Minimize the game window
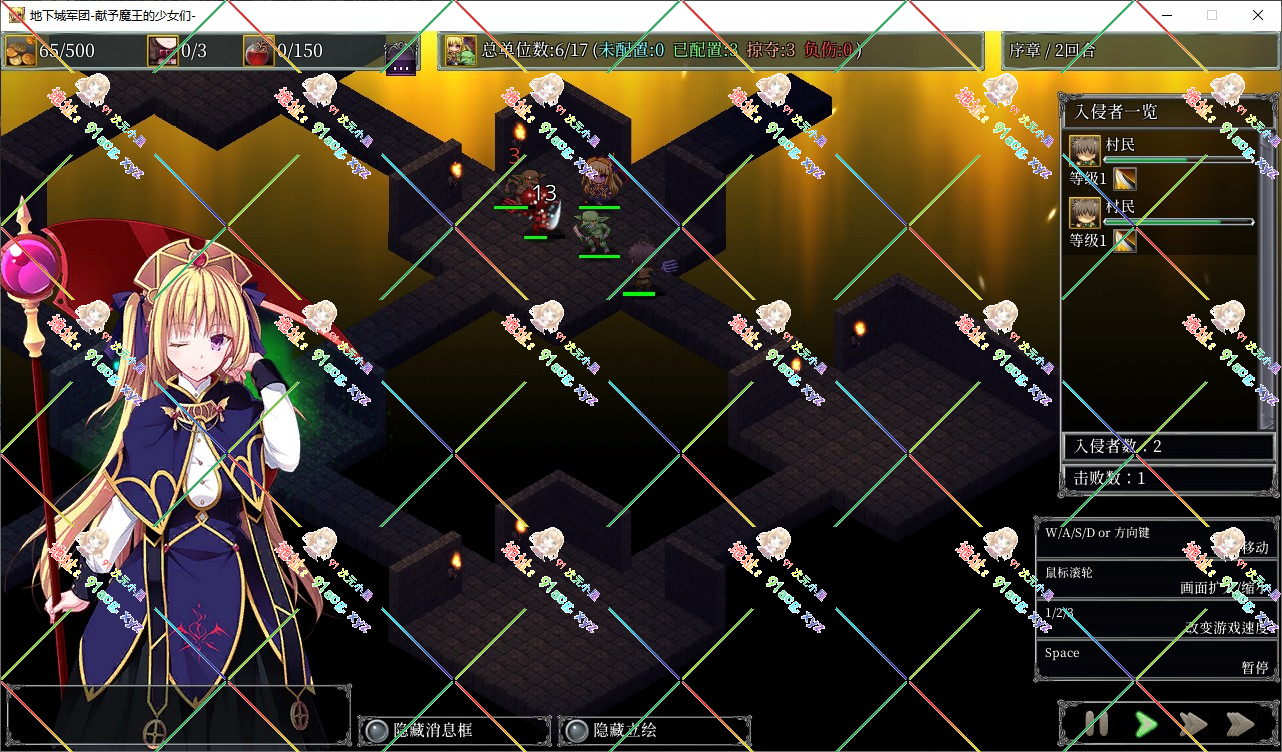 point(1166,15)
